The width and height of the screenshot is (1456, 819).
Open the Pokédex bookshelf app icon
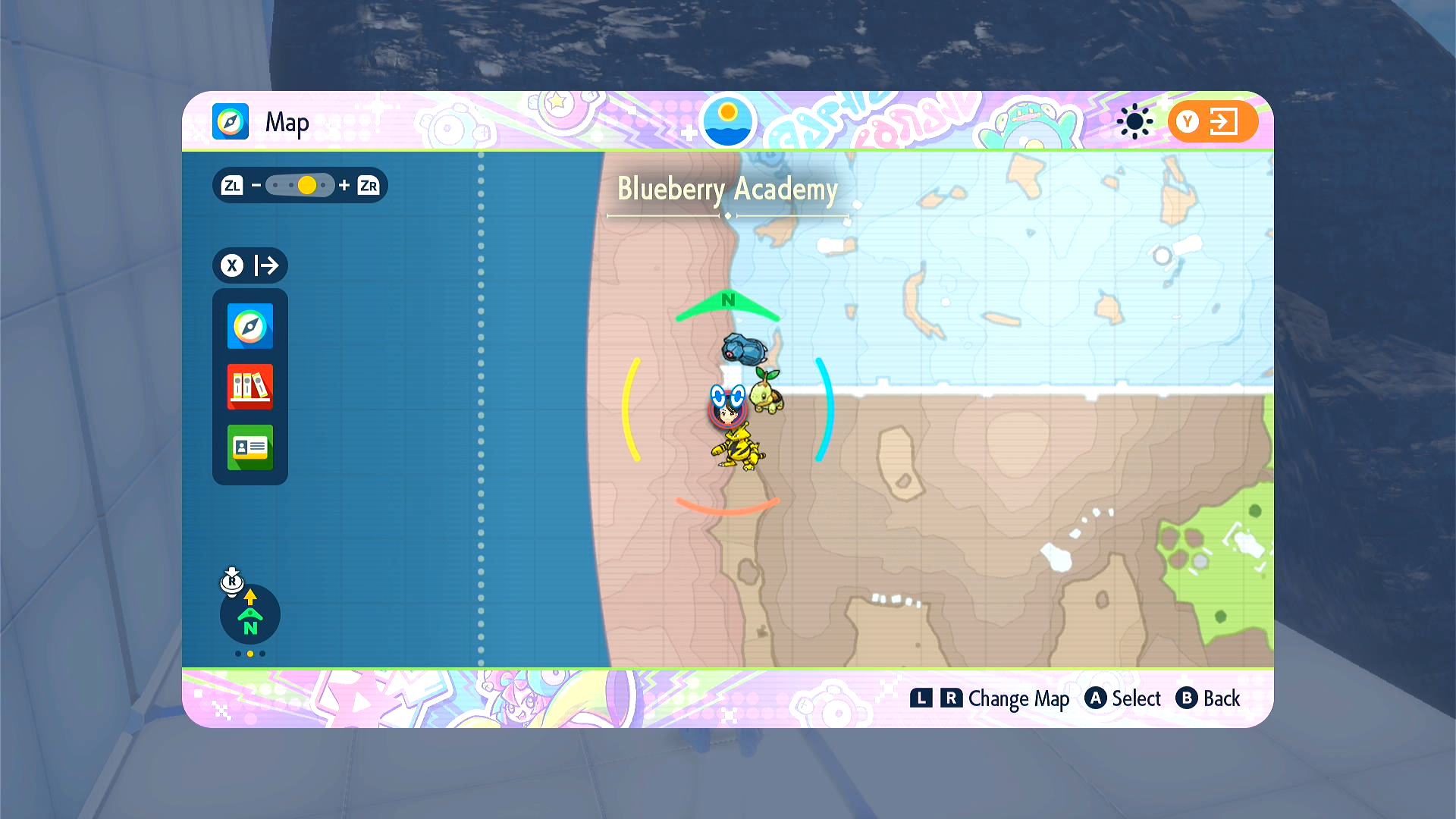point(249,387)
